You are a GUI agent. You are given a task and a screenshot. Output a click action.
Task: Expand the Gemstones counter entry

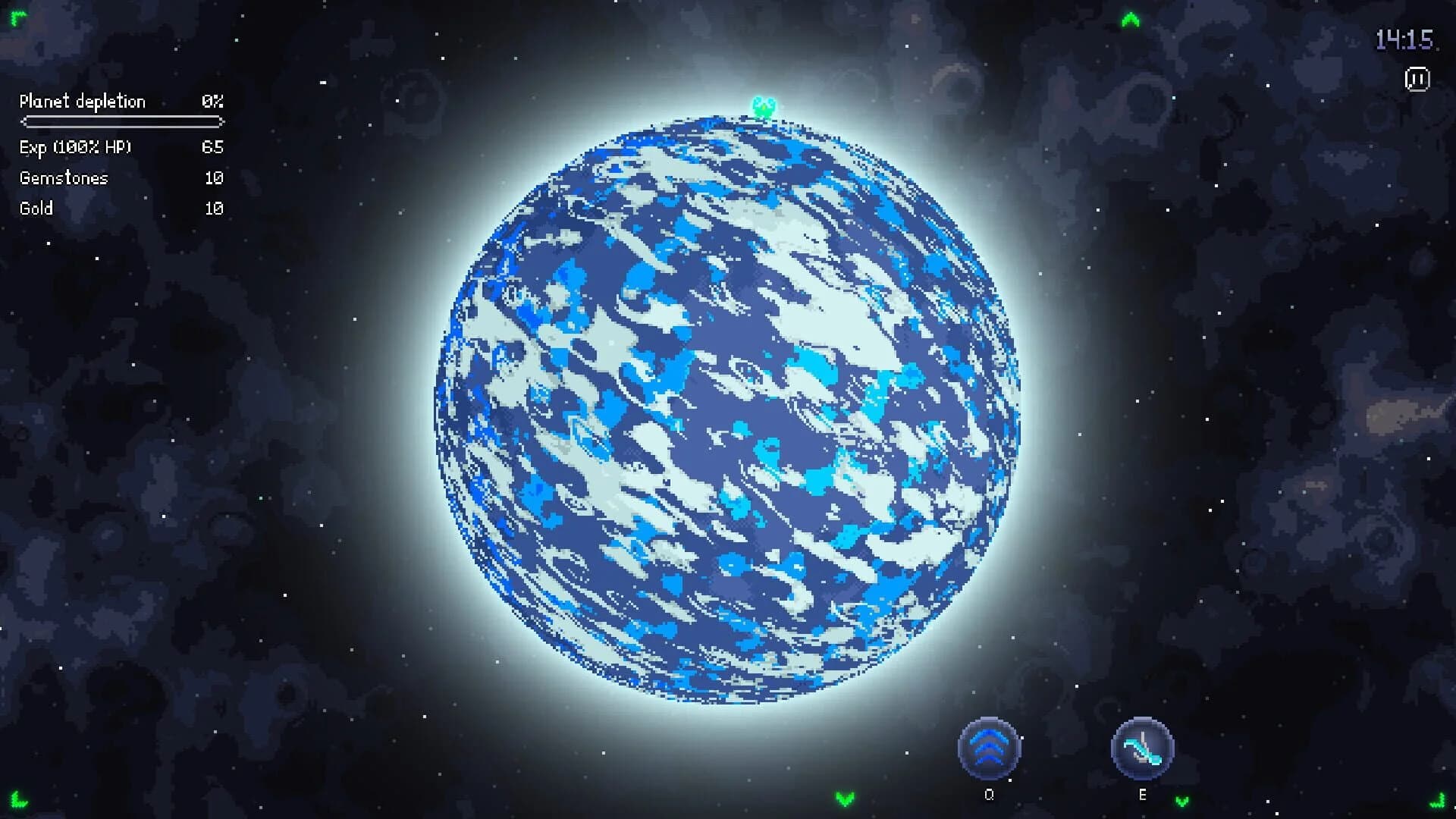pos(64,177)
